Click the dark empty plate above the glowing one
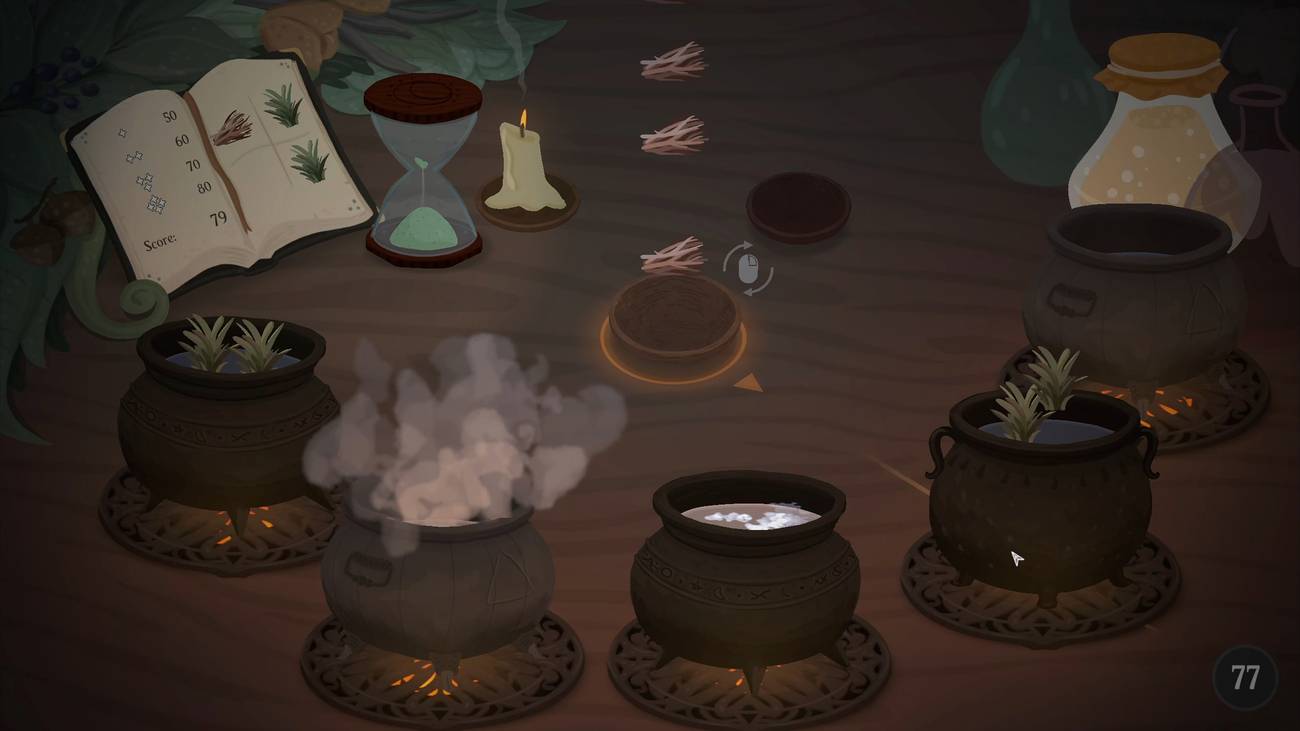The image size is (1300, 731). pos(798,207)
